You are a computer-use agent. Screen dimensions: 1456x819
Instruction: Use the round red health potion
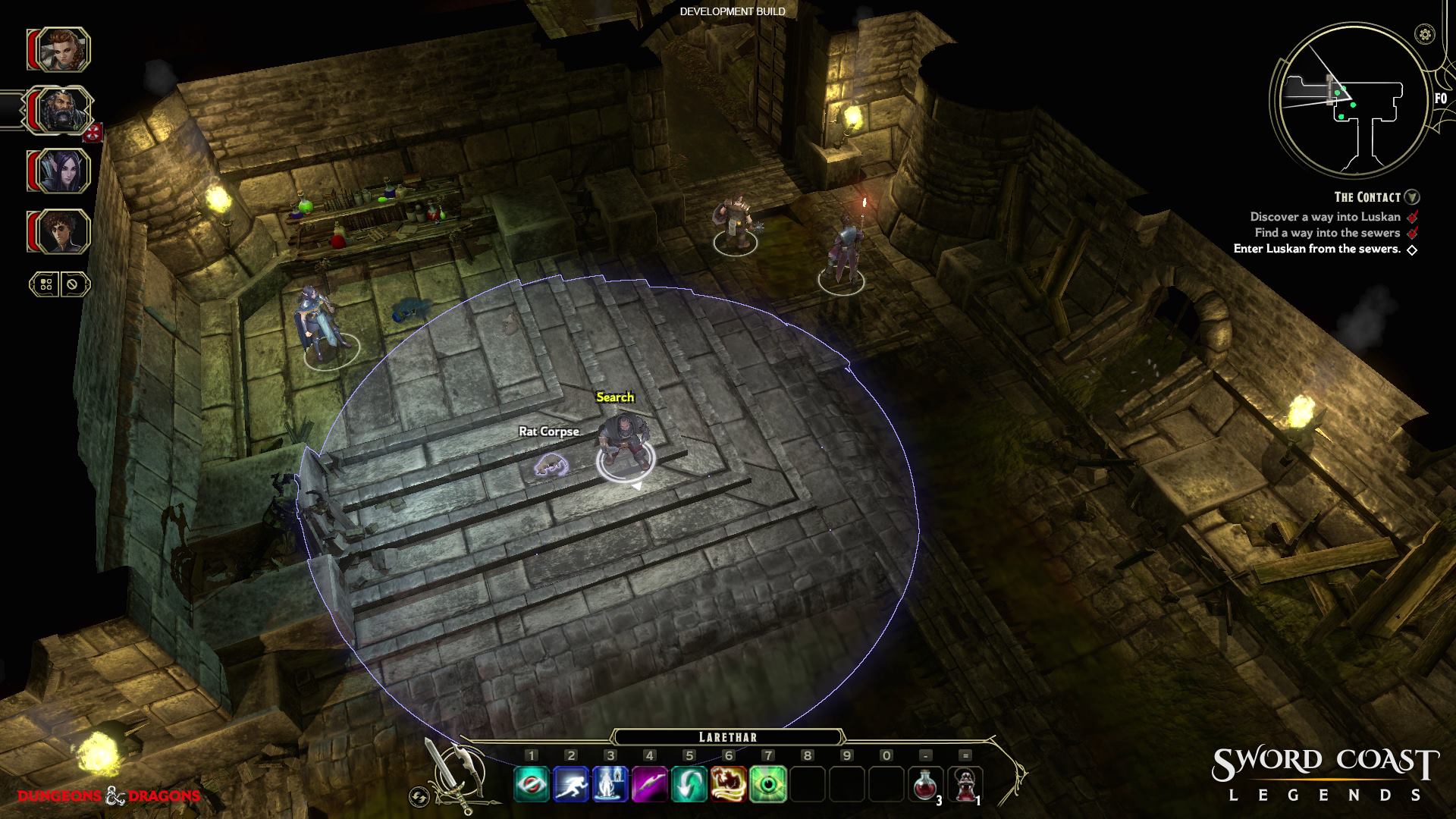point(925,784)
